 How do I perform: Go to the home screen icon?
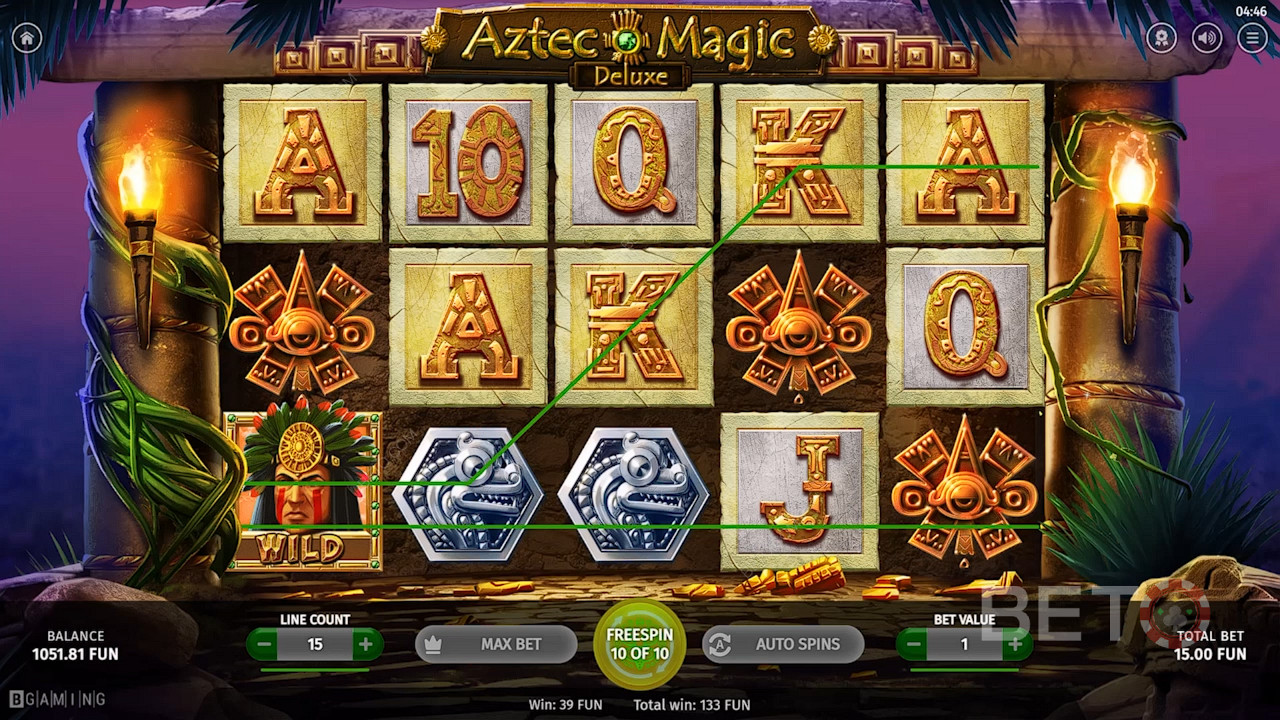pos(26,38)
